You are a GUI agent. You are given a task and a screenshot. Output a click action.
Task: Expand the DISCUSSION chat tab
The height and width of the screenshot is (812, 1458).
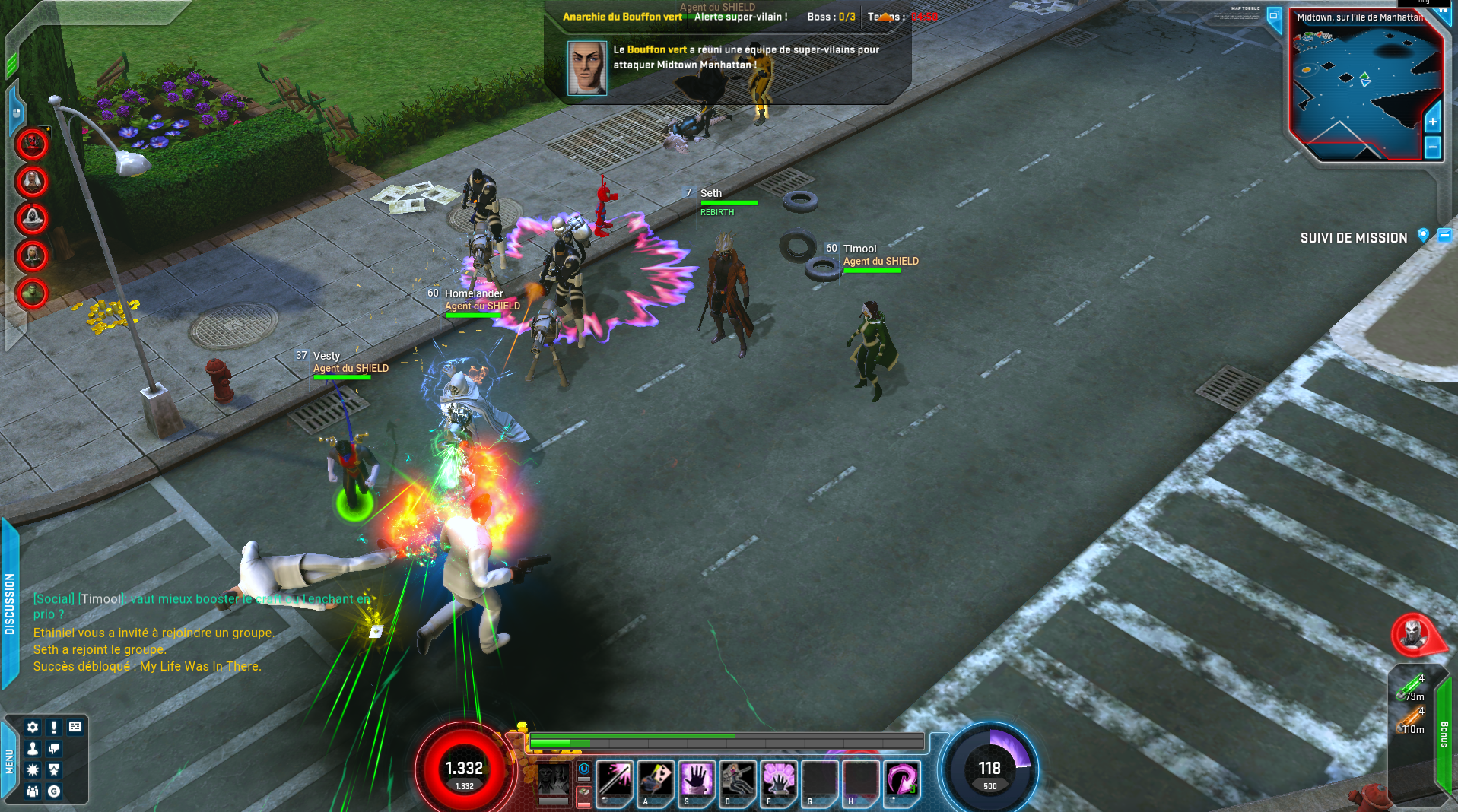pyautogui.click(x=10, y=604)
